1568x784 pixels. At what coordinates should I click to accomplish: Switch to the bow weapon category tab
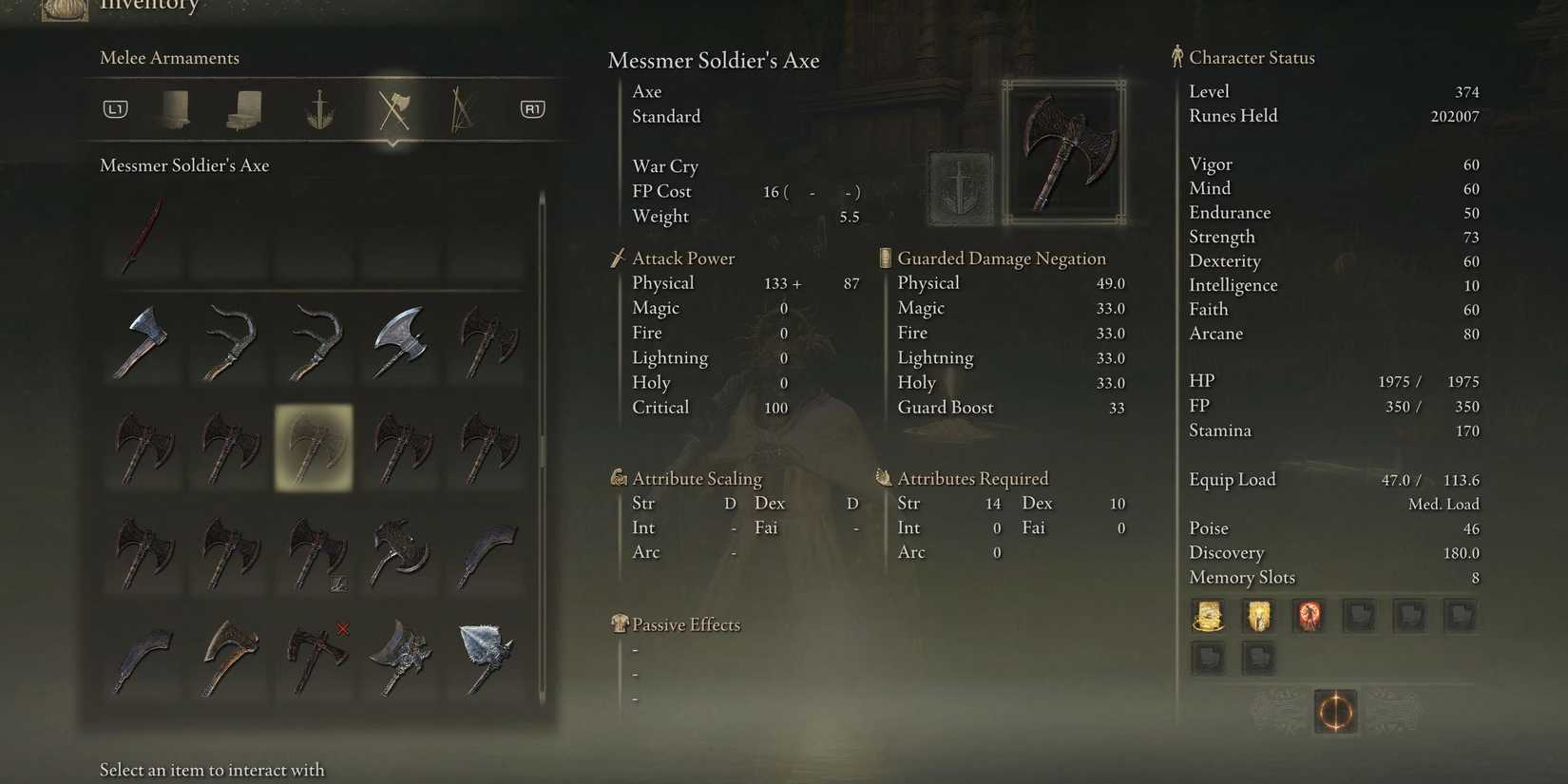[x=461, y=108]
